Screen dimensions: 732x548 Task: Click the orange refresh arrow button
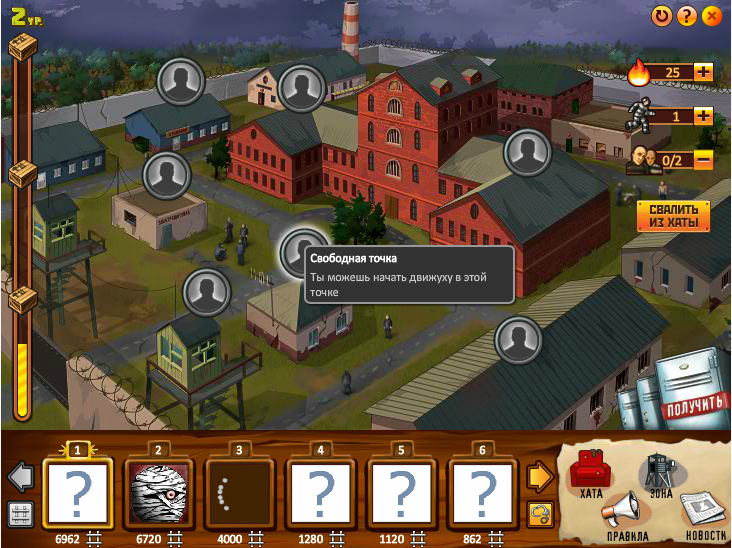pyautogui.click(x=662, y=16)
